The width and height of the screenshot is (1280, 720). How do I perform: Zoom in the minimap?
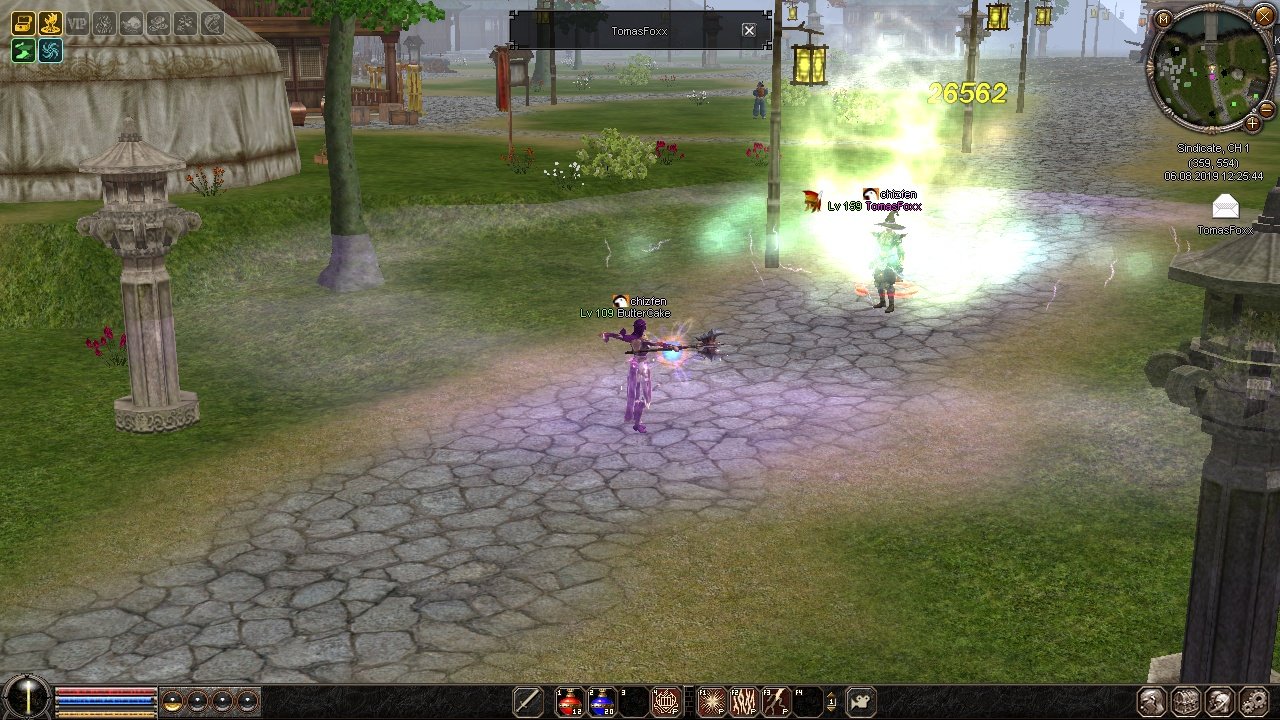click(1252, 123)
